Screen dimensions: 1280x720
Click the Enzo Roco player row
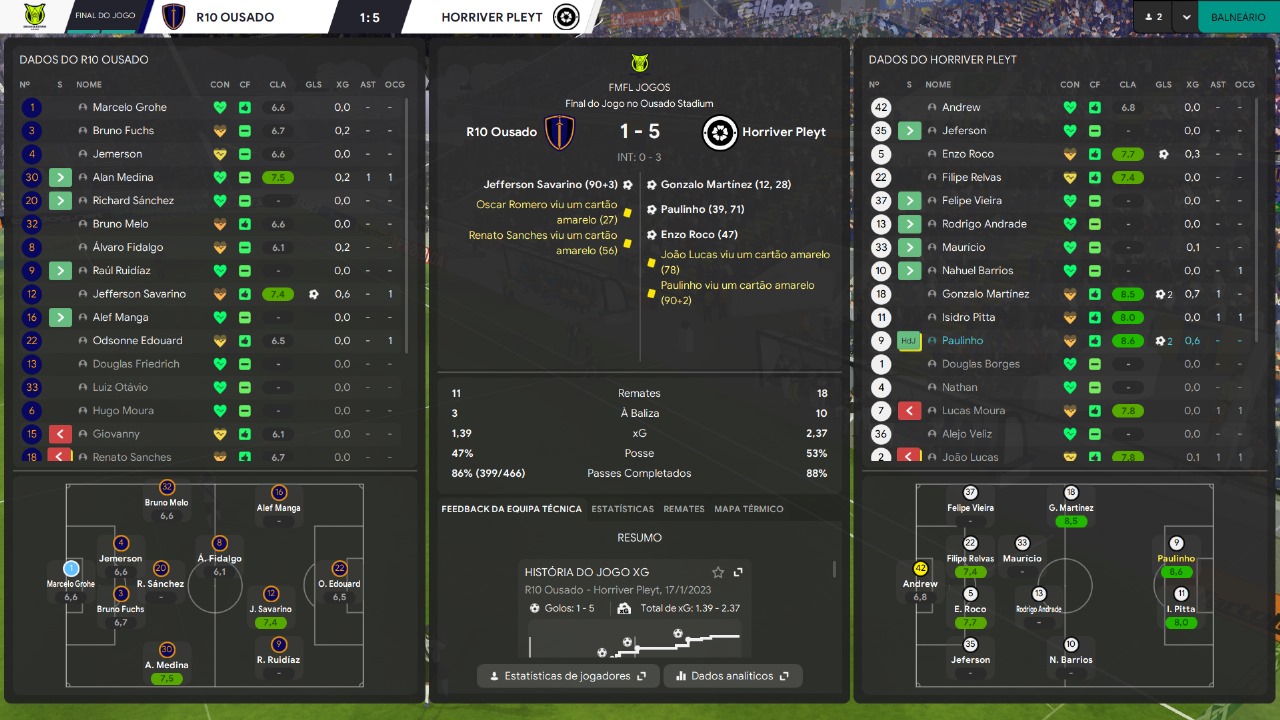(x=967, y=154)
